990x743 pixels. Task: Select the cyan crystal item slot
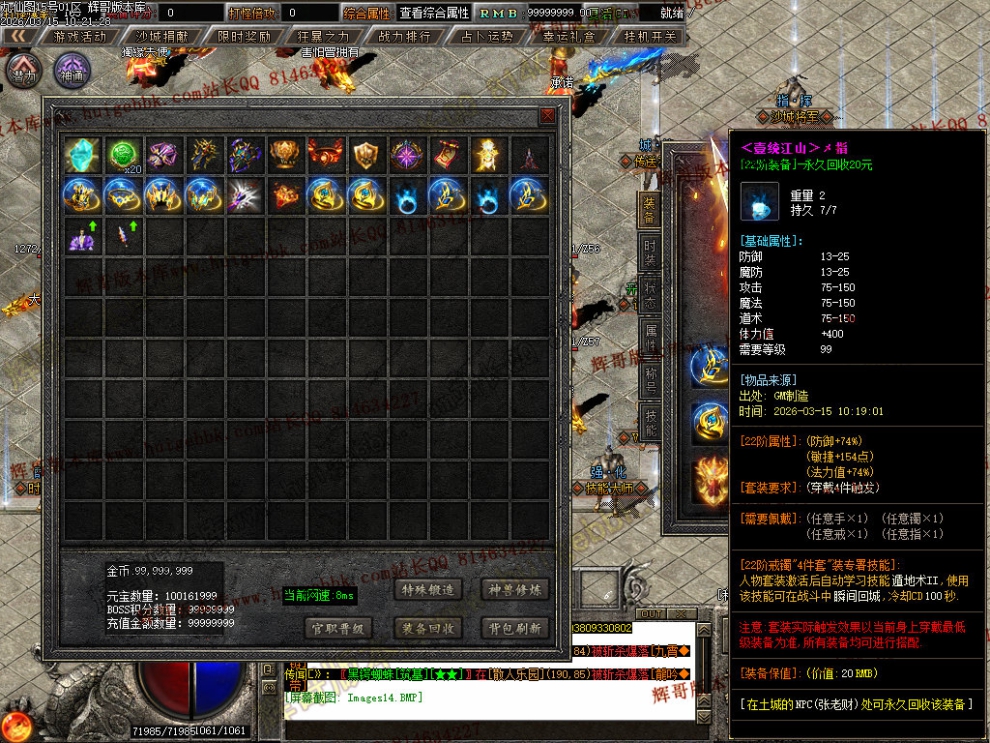81,155
